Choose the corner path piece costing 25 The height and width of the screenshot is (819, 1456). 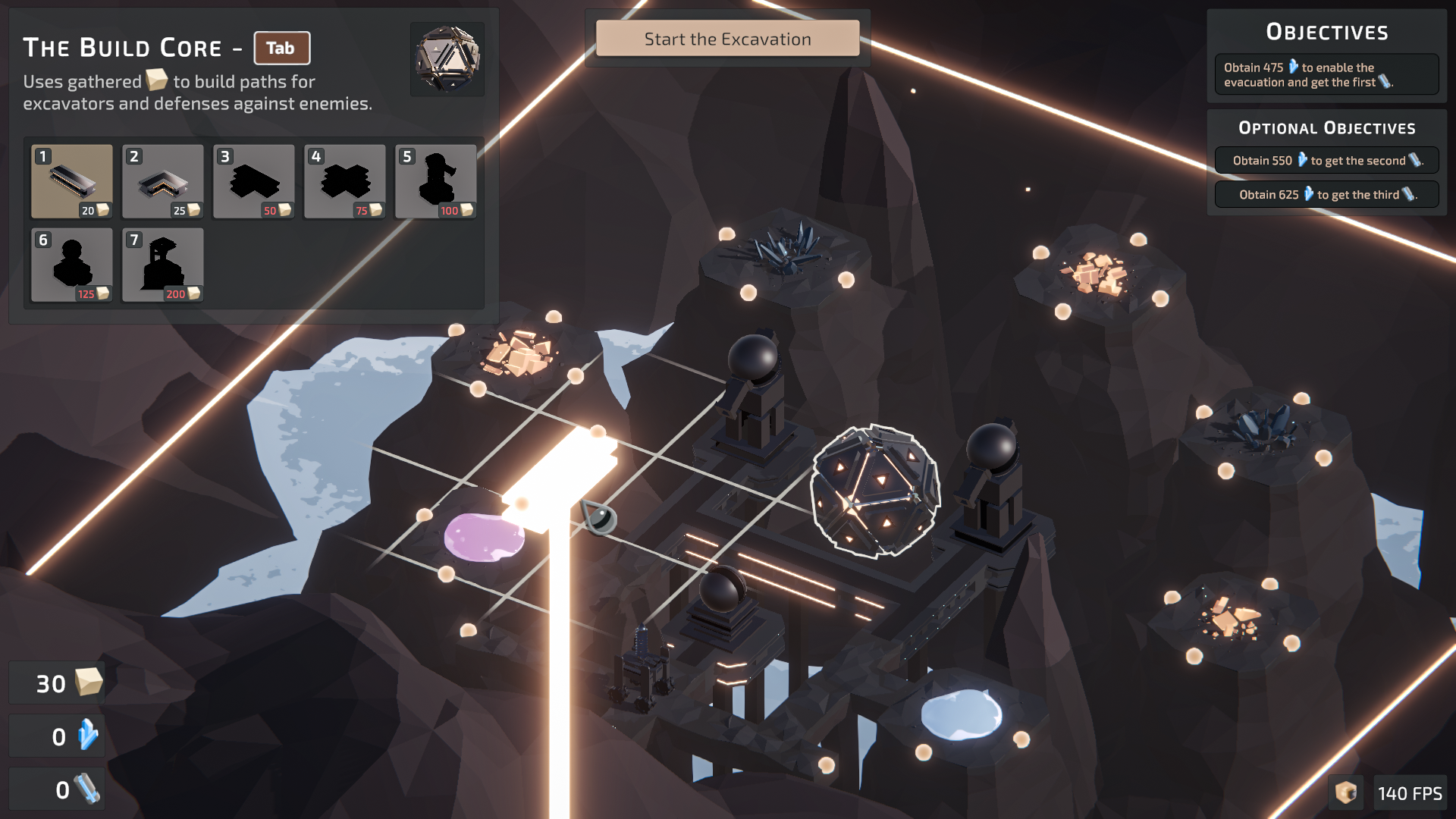(x=163, y=182)
